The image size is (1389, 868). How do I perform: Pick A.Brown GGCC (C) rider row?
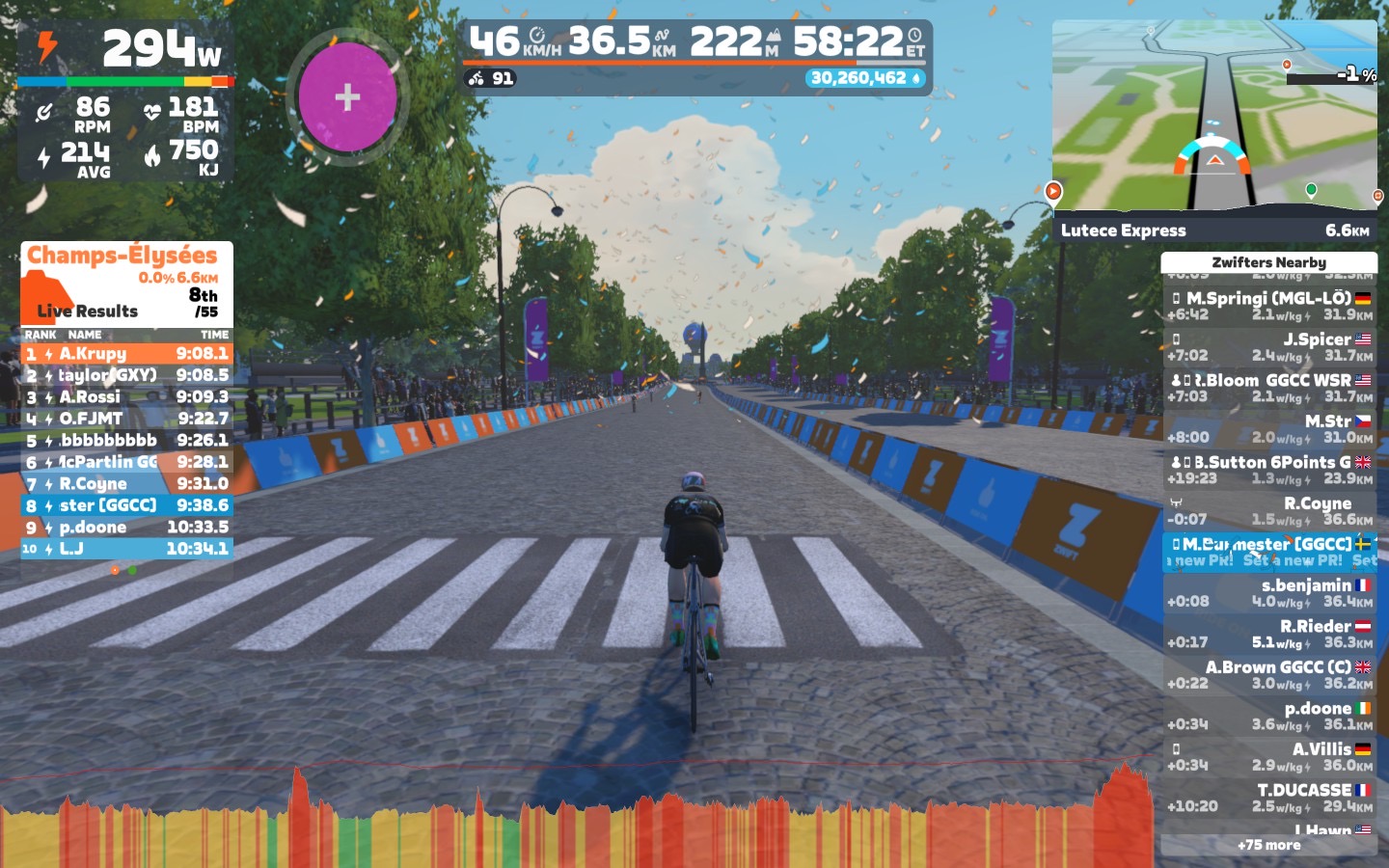tap(1268, 674)
